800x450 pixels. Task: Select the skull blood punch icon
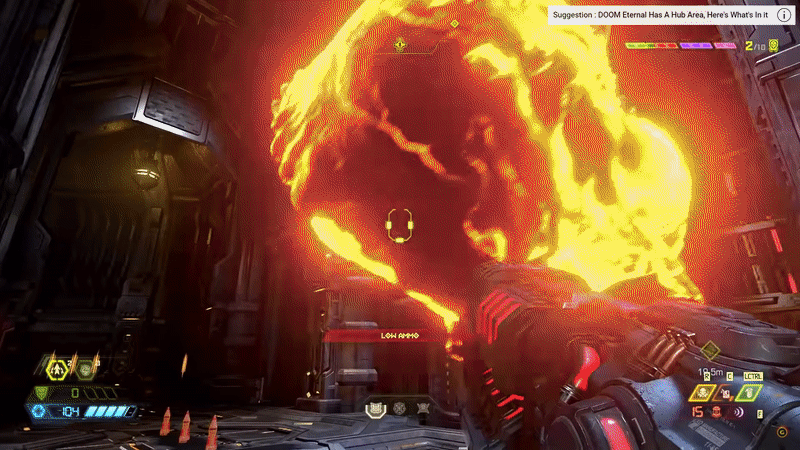point(705,391)
